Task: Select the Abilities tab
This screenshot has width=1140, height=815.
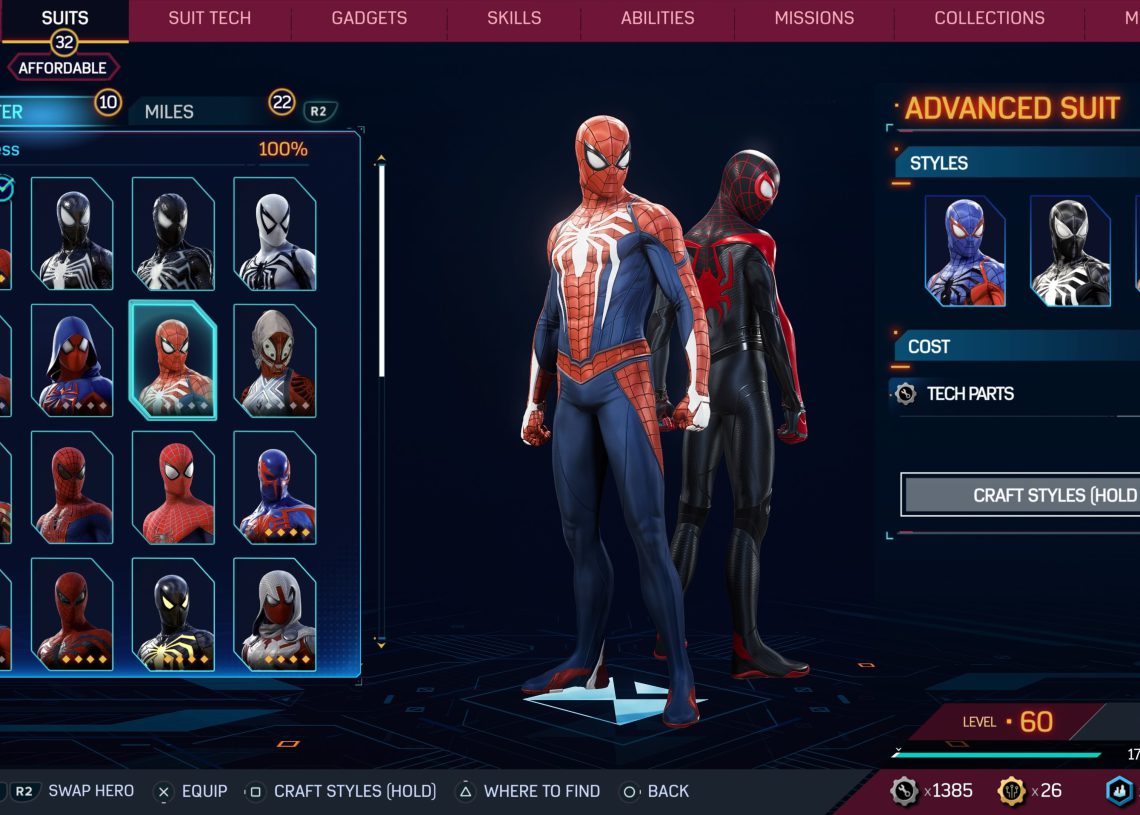Action: tap(657, 18)
